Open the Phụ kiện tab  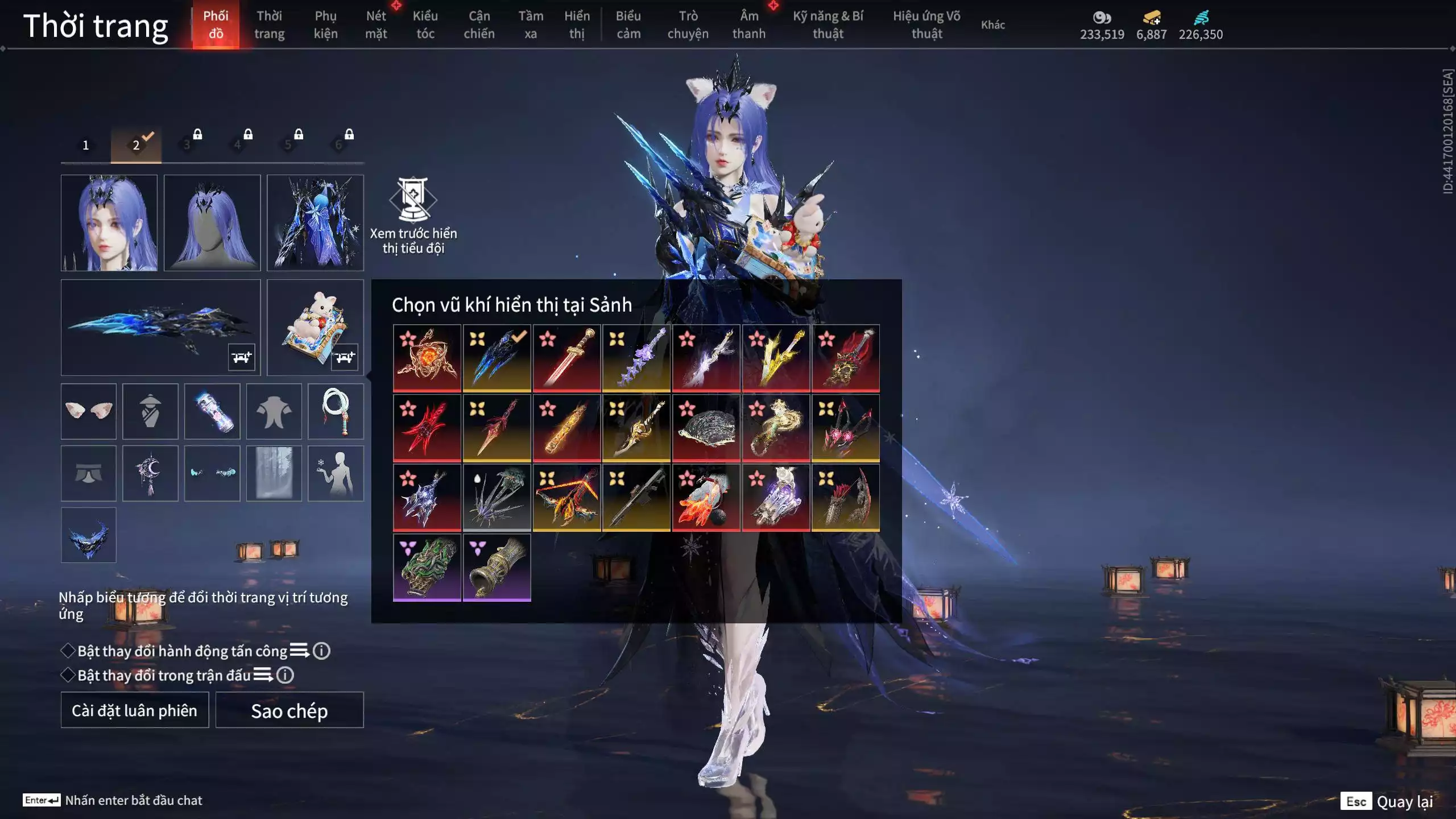point(325,24)
